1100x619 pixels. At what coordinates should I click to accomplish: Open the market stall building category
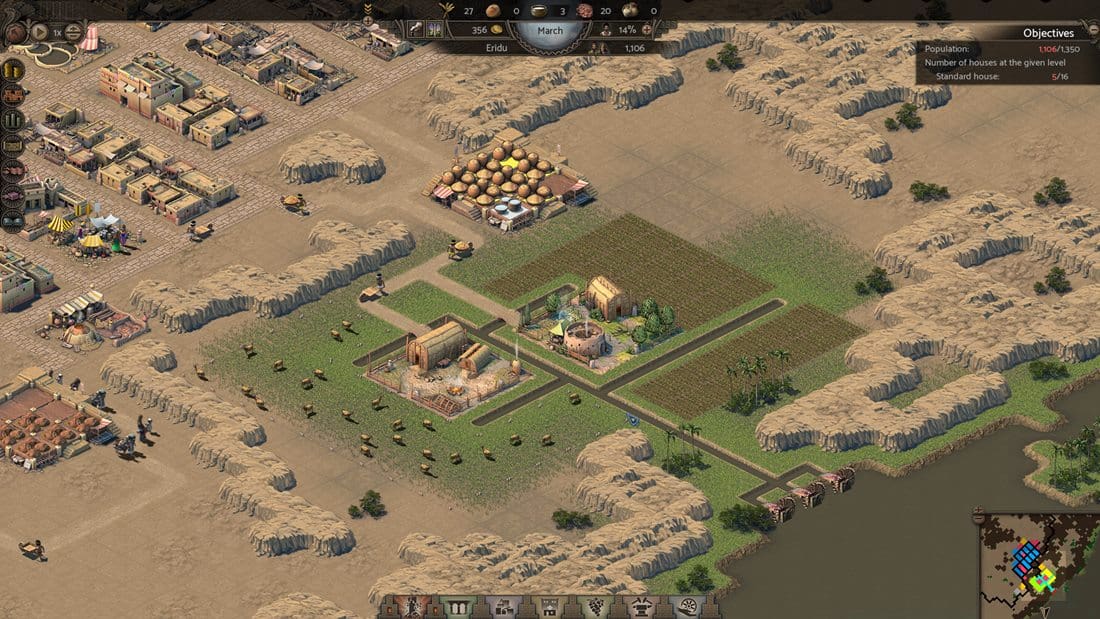click(549, 606)
